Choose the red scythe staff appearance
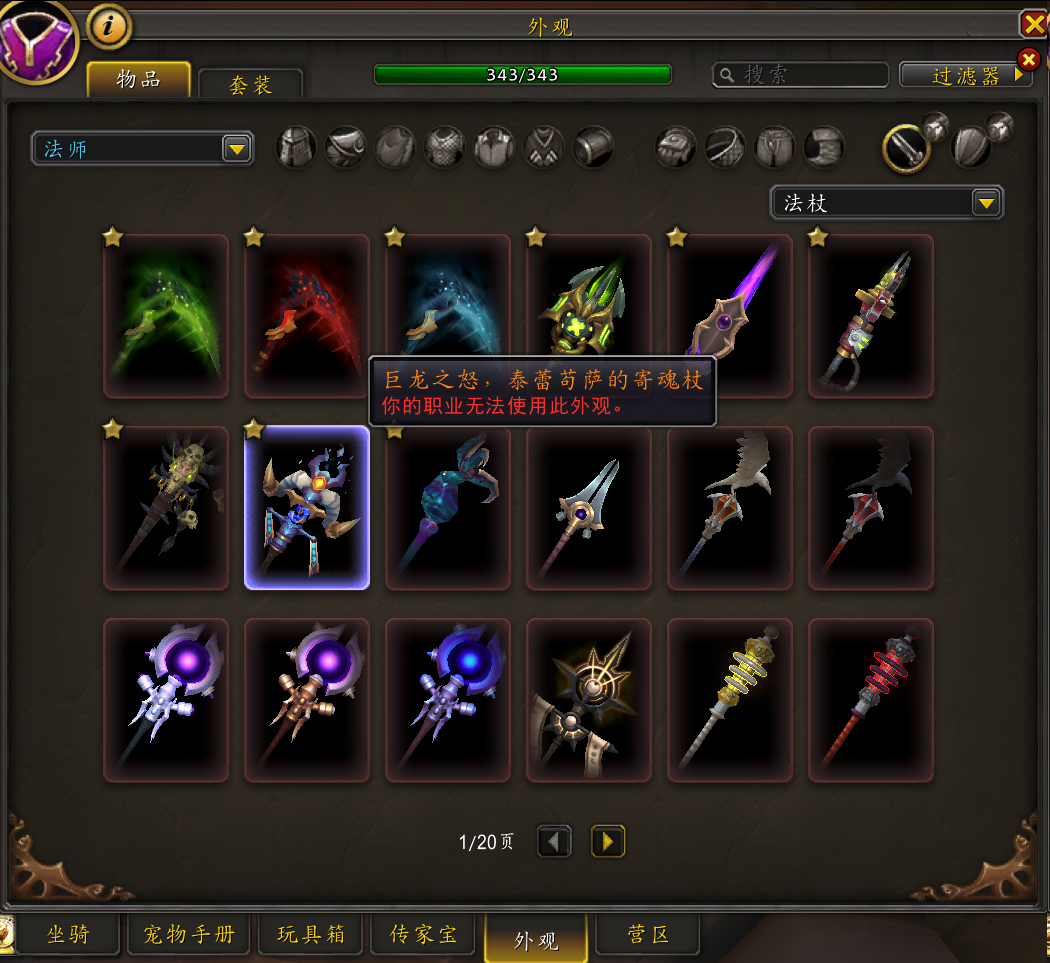The image size is (1050, 963). click(307, 316)
